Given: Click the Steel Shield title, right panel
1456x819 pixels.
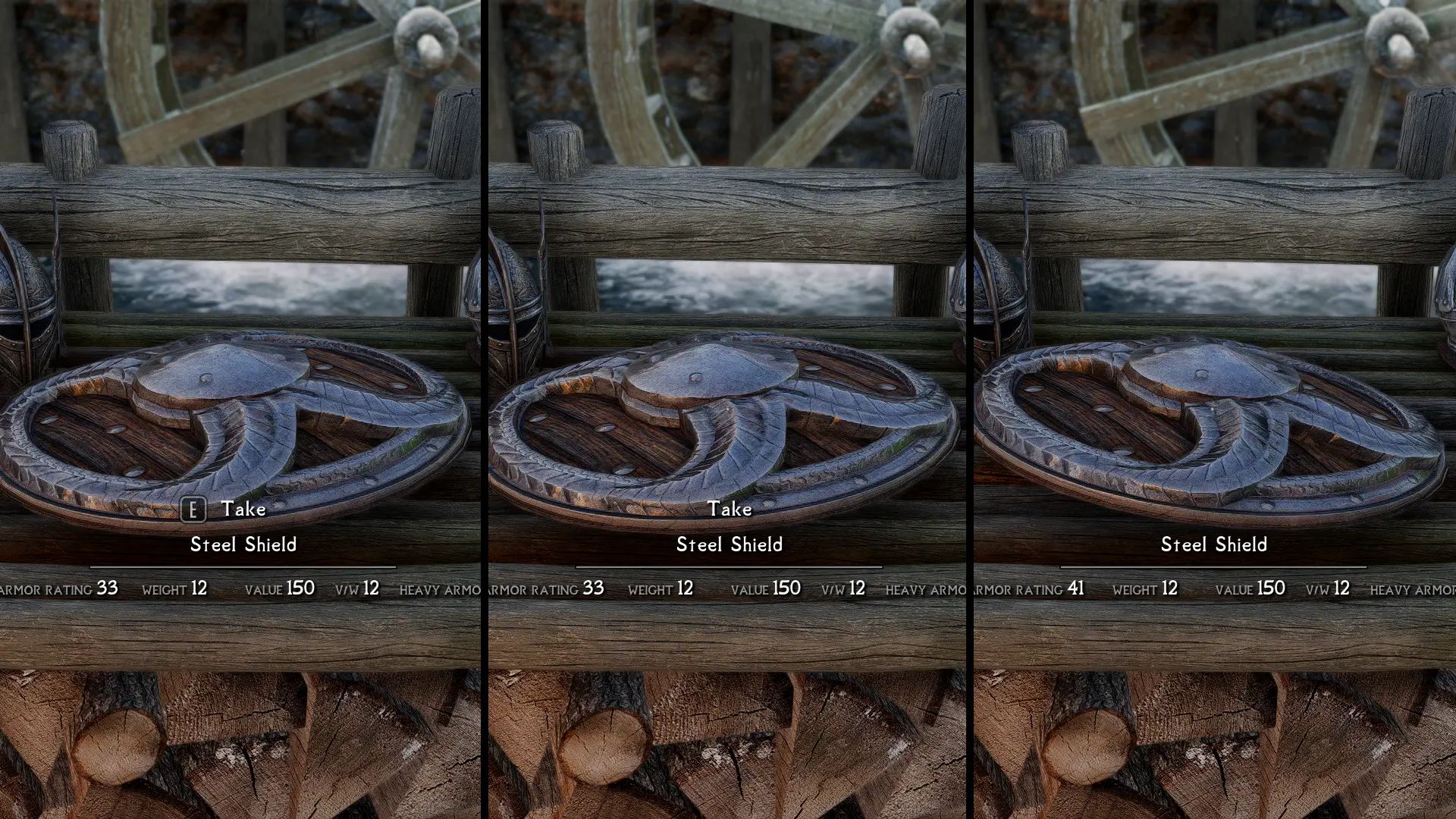Looking at the screenshot, I should point(1214,544).
